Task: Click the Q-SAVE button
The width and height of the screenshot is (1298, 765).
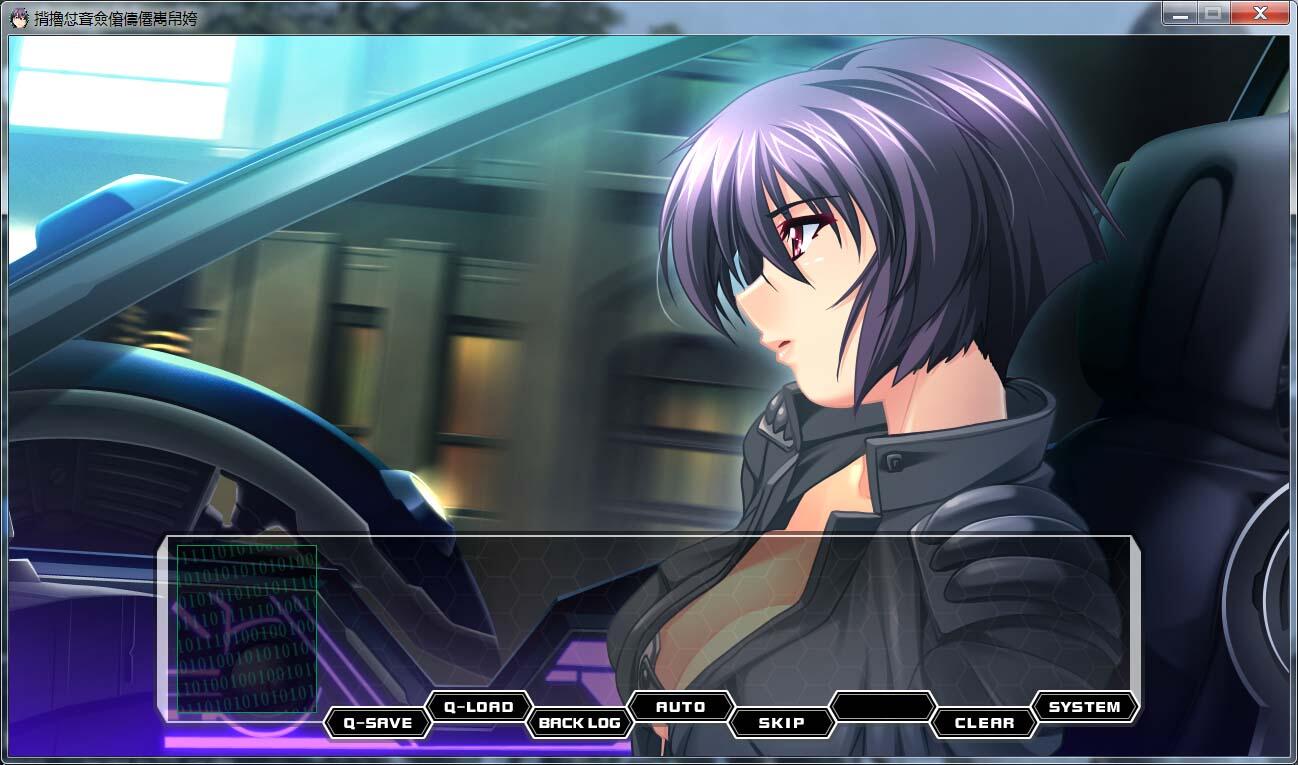Action: 378,723
